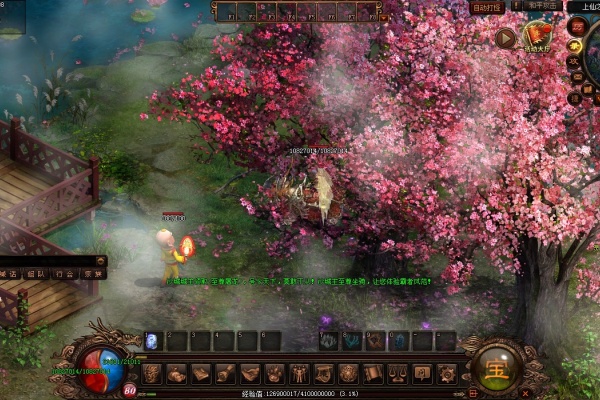Open the 活动大厅 activity hall

(x=538, y=39)
